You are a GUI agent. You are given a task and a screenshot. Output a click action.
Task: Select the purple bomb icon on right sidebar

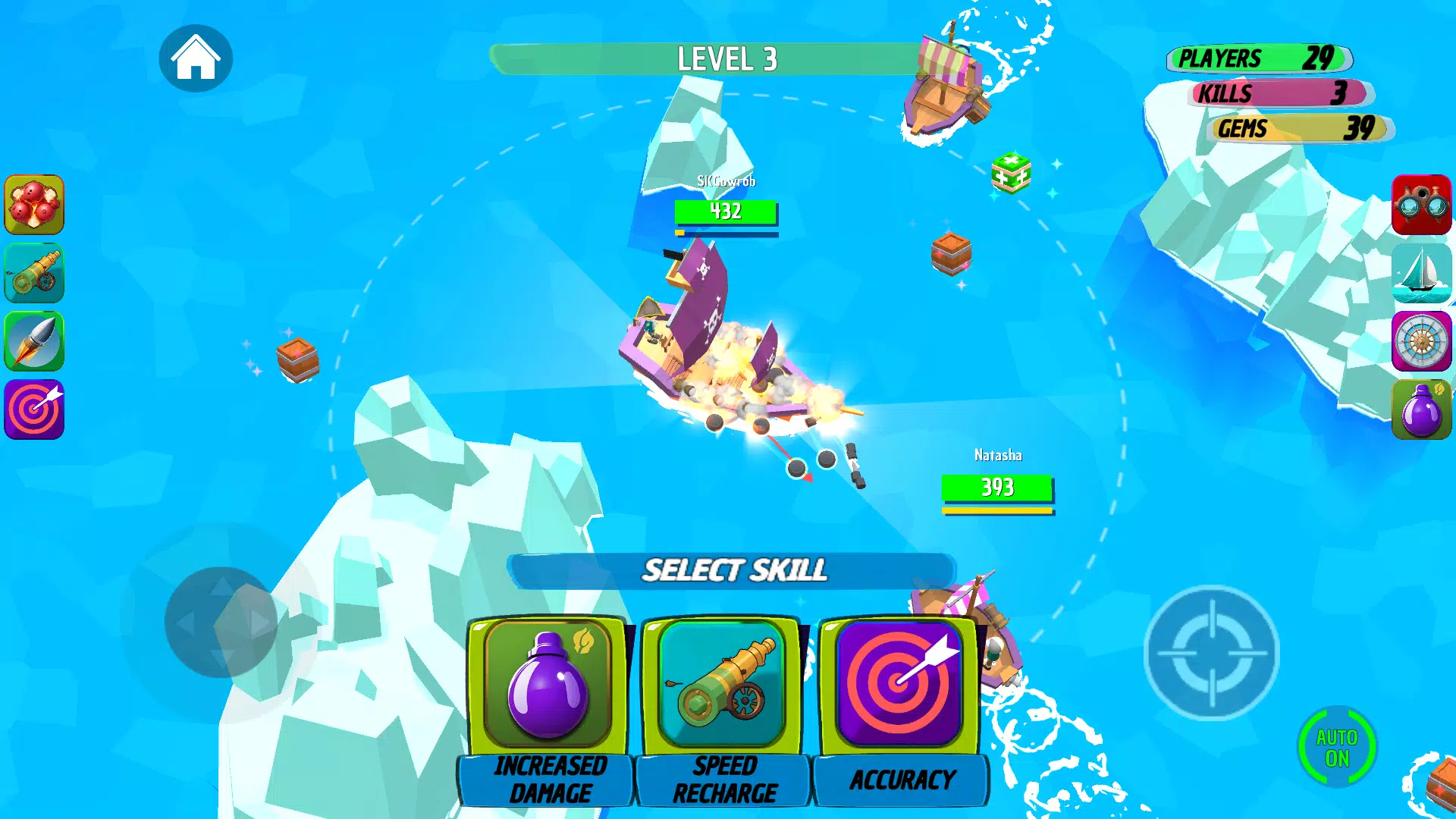click(1423, 409)
